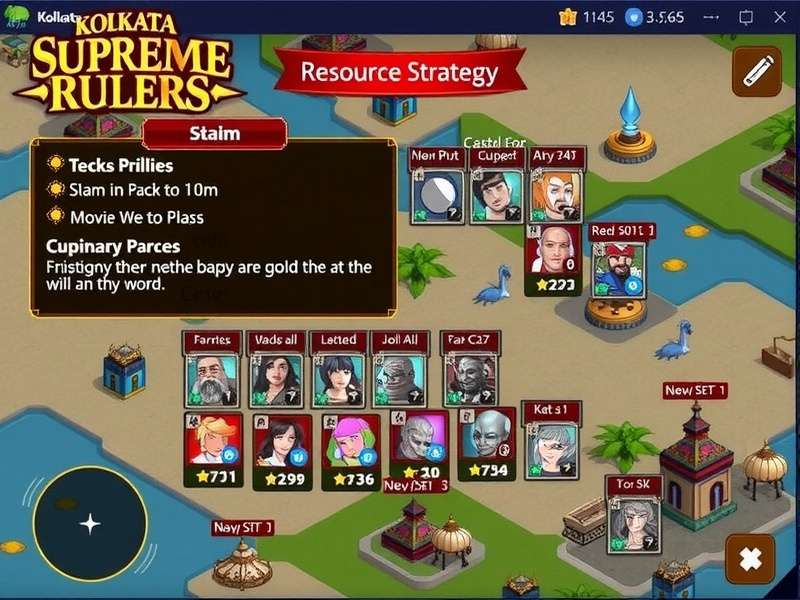Maximize the game window

746,16
